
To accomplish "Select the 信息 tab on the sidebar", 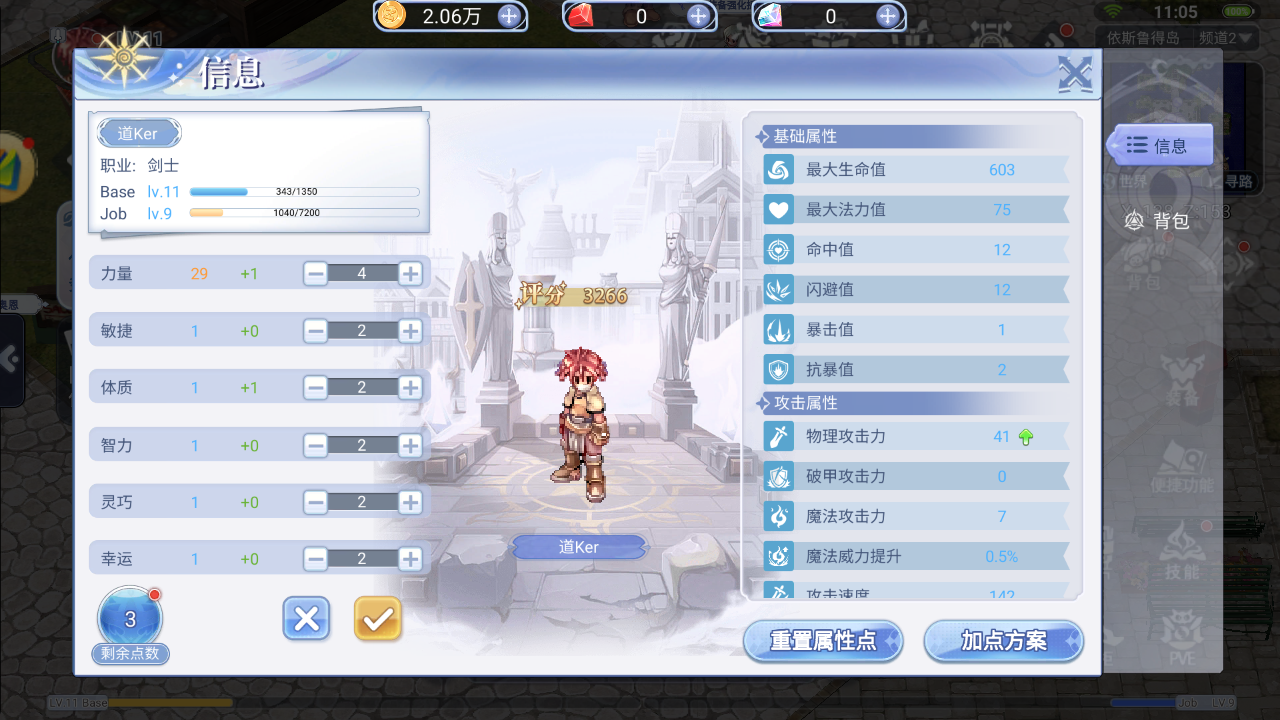I will point(1167,144).
